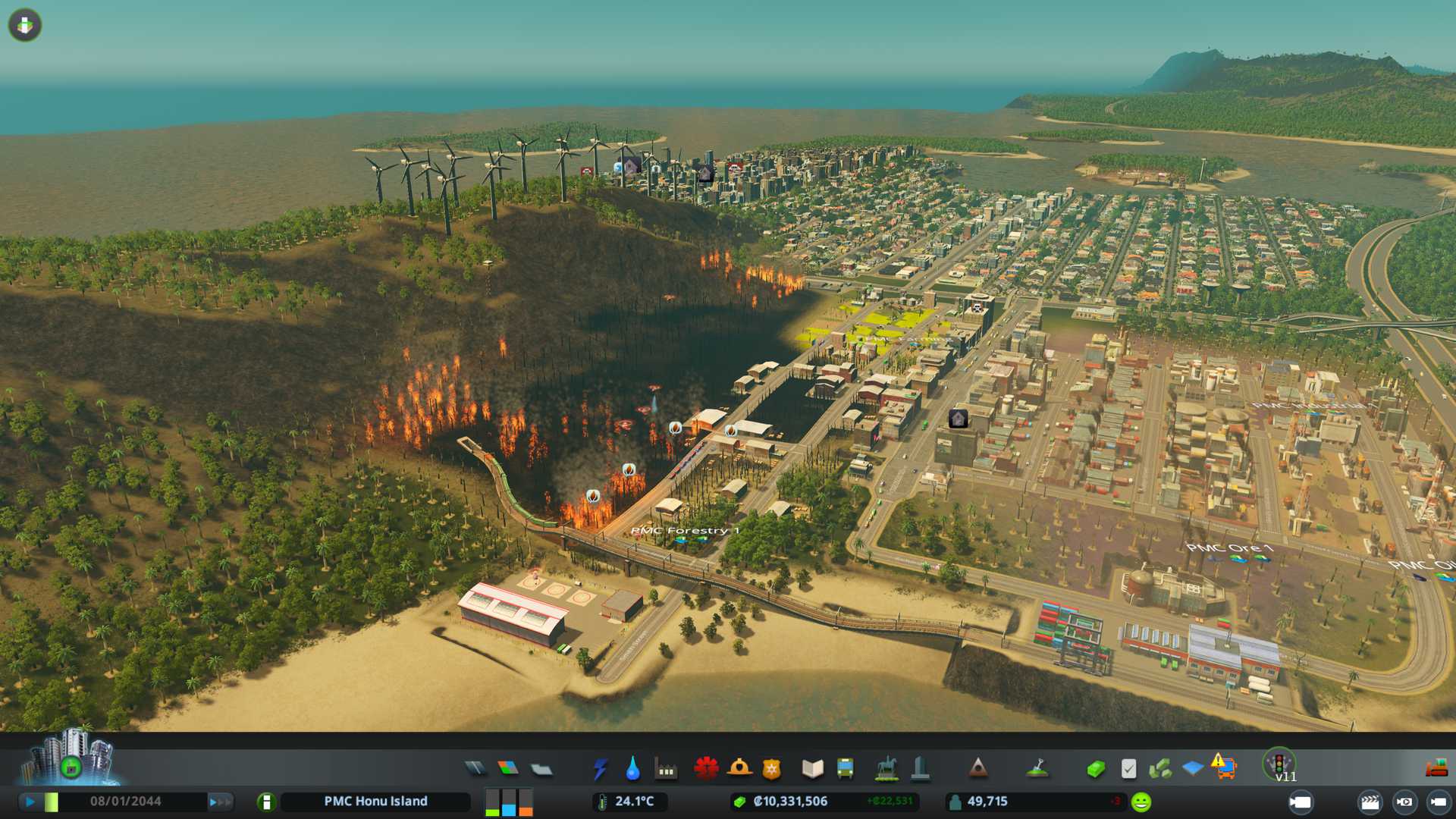The image size is (1456, 819).
Task: Open the Policies checkmark panel
Action: coord(1128,769)
